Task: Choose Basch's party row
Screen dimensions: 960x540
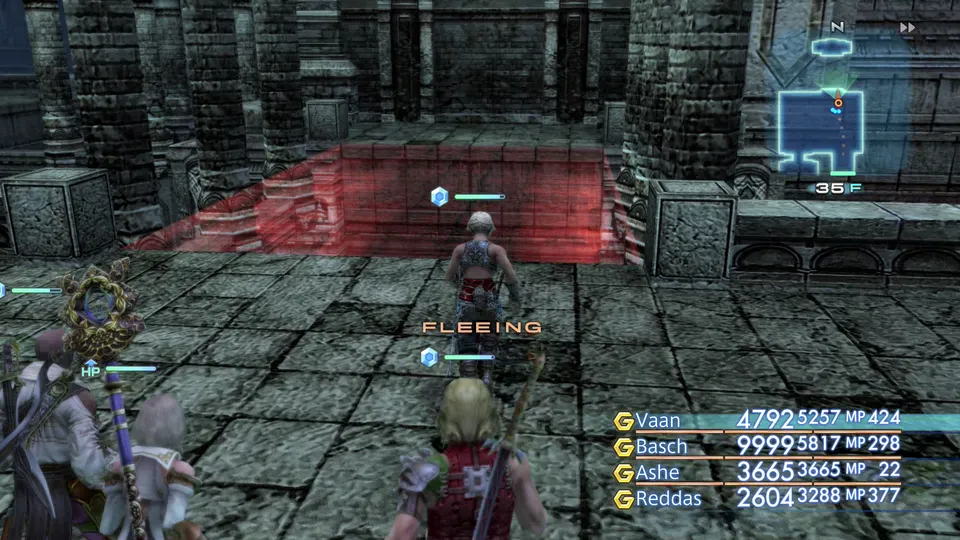Action: click(x=661, y=446)
